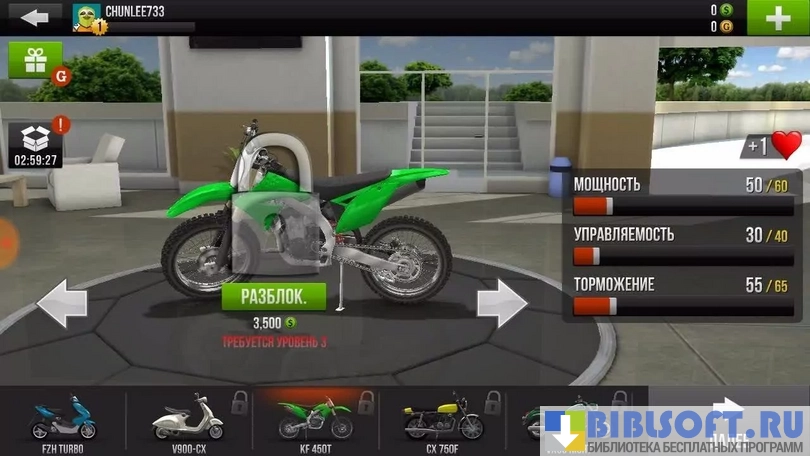This screenshot has width=810, height=456.
Task: Select the FZH Turbo scooter thumbnail
Action: [x=64, y=418]
